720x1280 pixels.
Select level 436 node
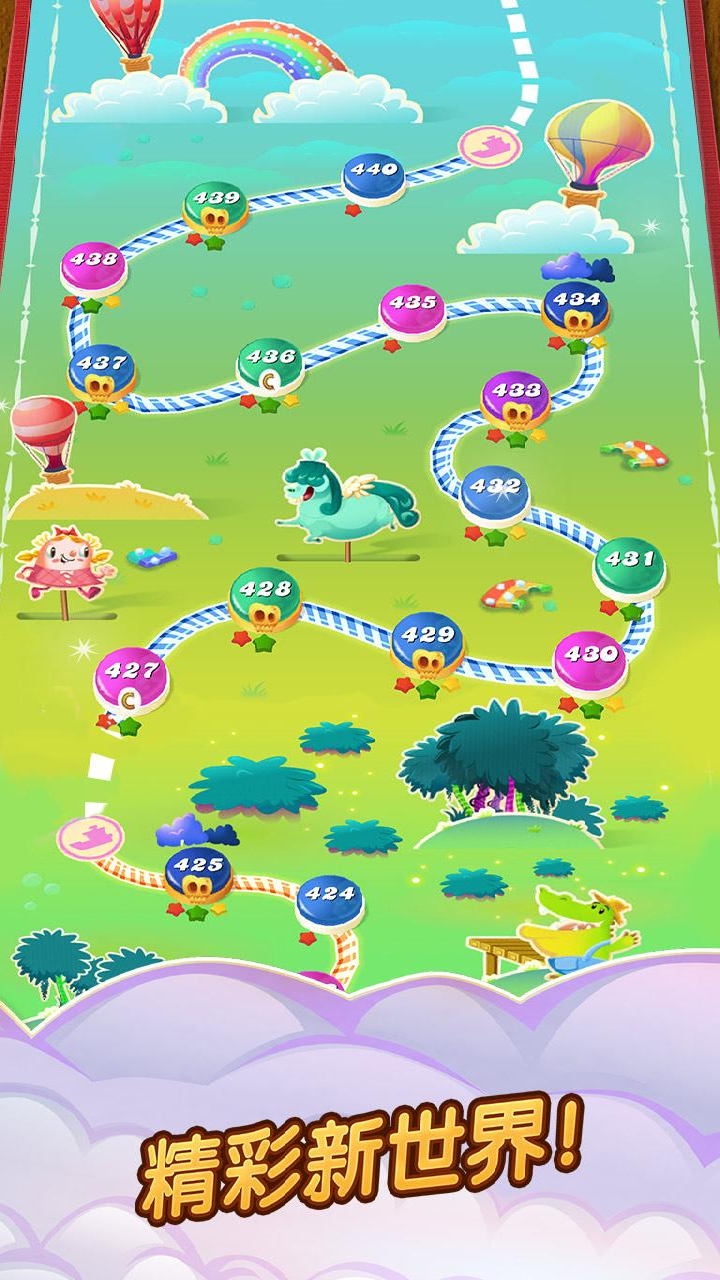[270, 362]
